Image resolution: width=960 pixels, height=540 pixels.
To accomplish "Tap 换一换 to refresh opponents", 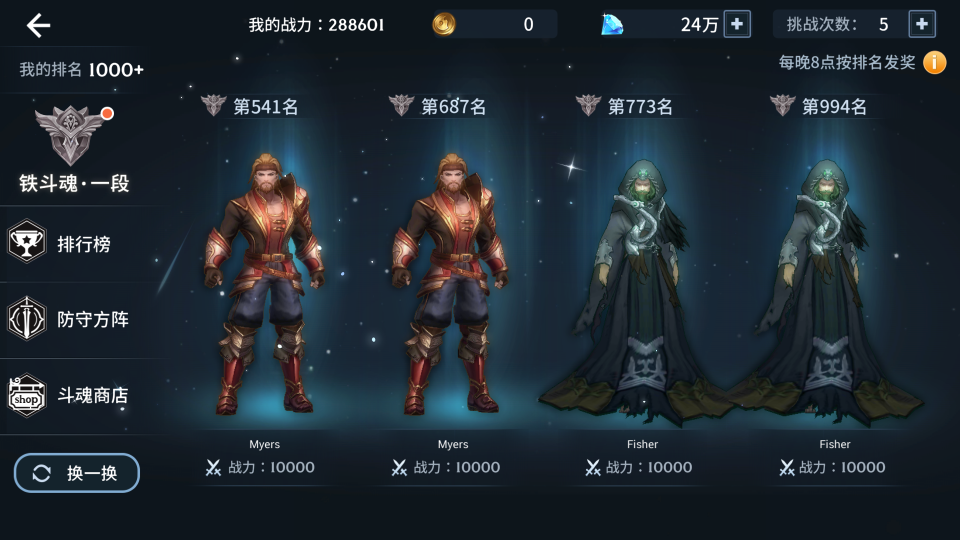I will click(x=77, y=473).
